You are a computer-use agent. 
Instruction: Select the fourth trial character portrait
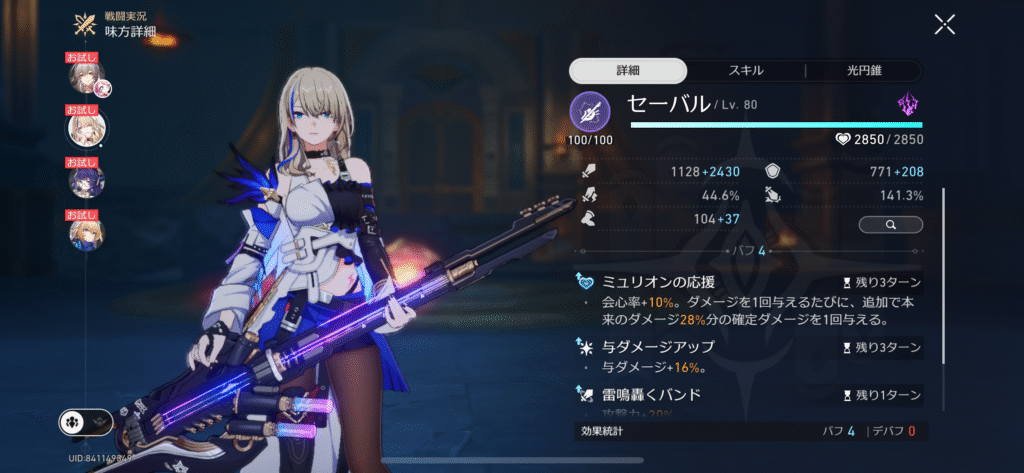tap(85, 233)
